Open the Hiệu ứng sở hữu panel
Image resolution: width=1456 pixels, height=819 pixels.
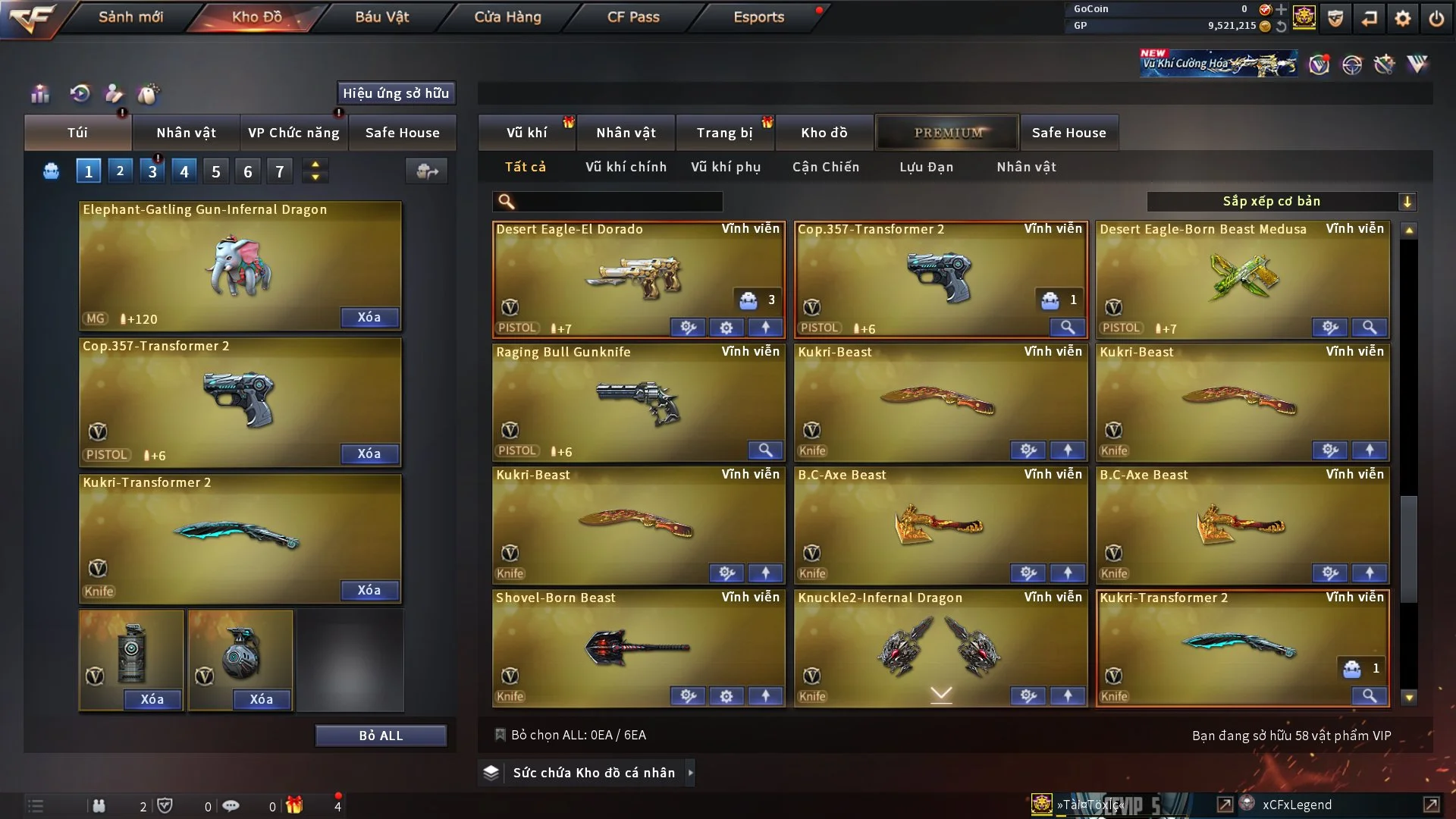(396, 93)
